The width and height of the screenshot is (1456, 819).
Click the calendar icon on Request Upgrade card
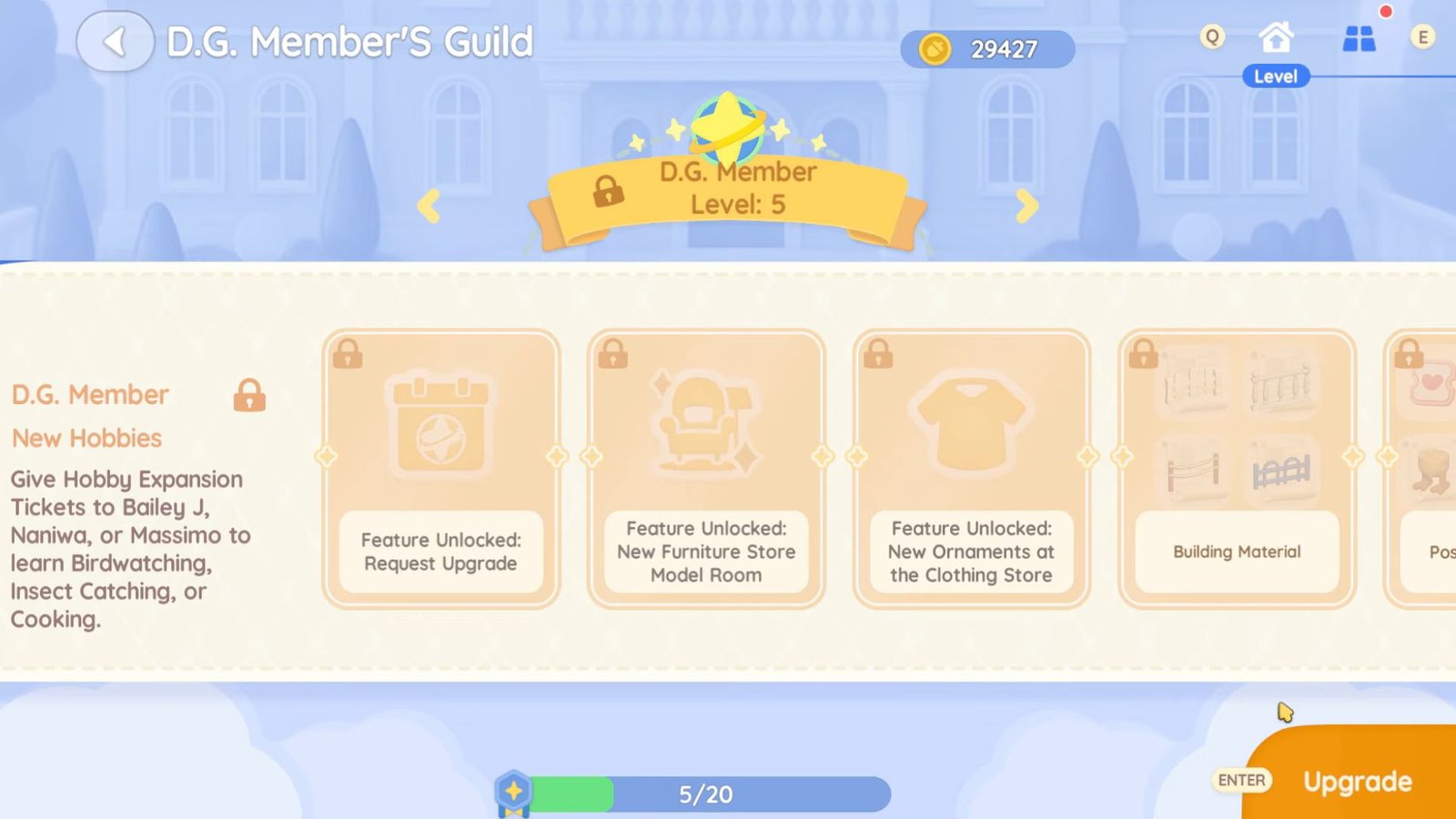tap(440, 424)
